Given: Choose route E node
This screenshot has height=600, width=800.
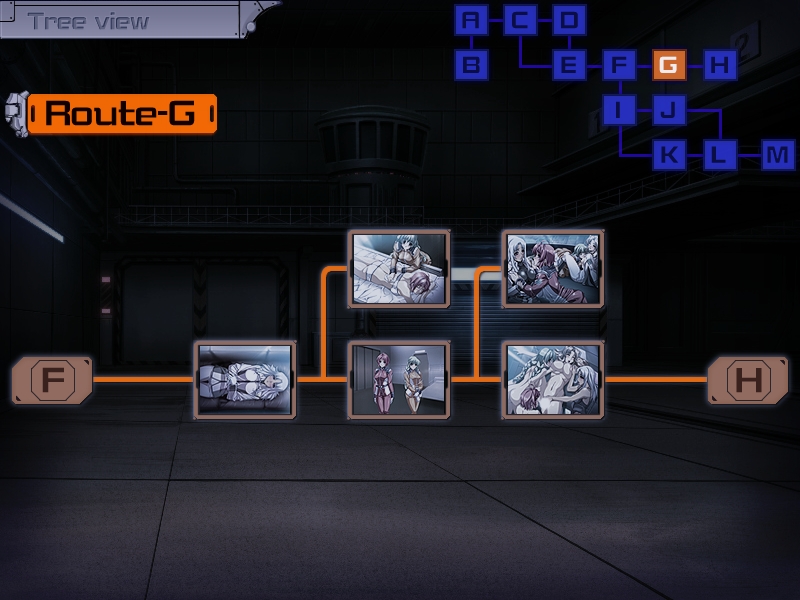Looking at the screenshot, I should point(569,66).
